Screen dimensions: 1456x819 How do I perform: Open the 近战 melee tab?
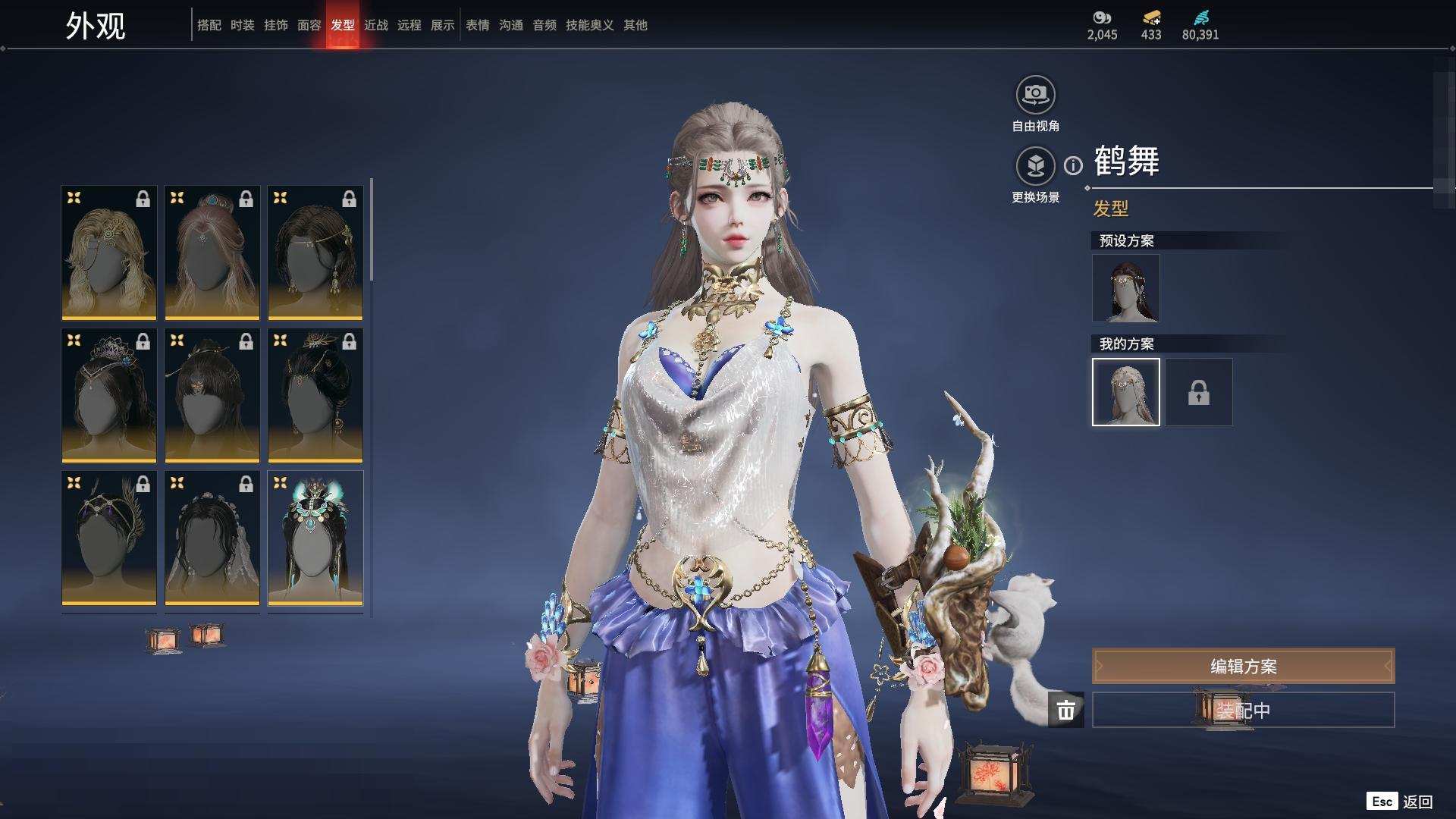375,25
